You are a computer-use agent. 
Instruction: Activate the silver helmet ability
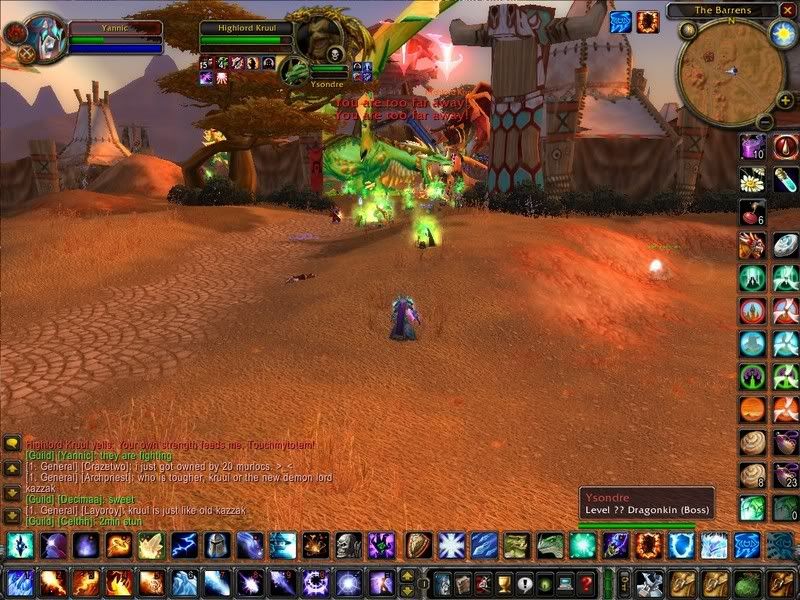[216, 546]
